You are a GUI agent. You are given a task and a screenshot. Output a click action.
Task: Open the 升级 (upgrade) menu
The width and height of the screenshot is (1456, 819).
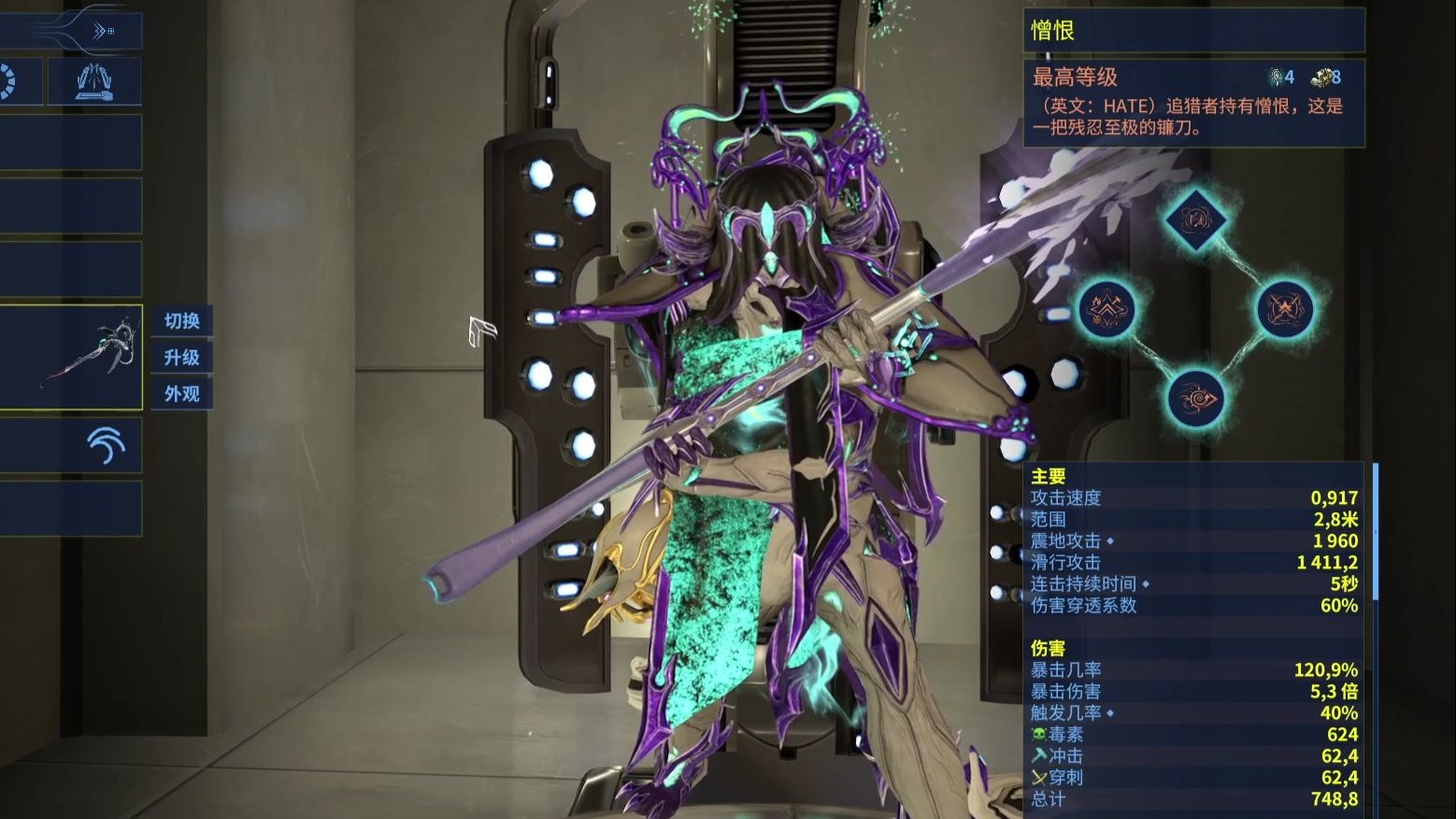pyautogui.click(x=182, y=357)
